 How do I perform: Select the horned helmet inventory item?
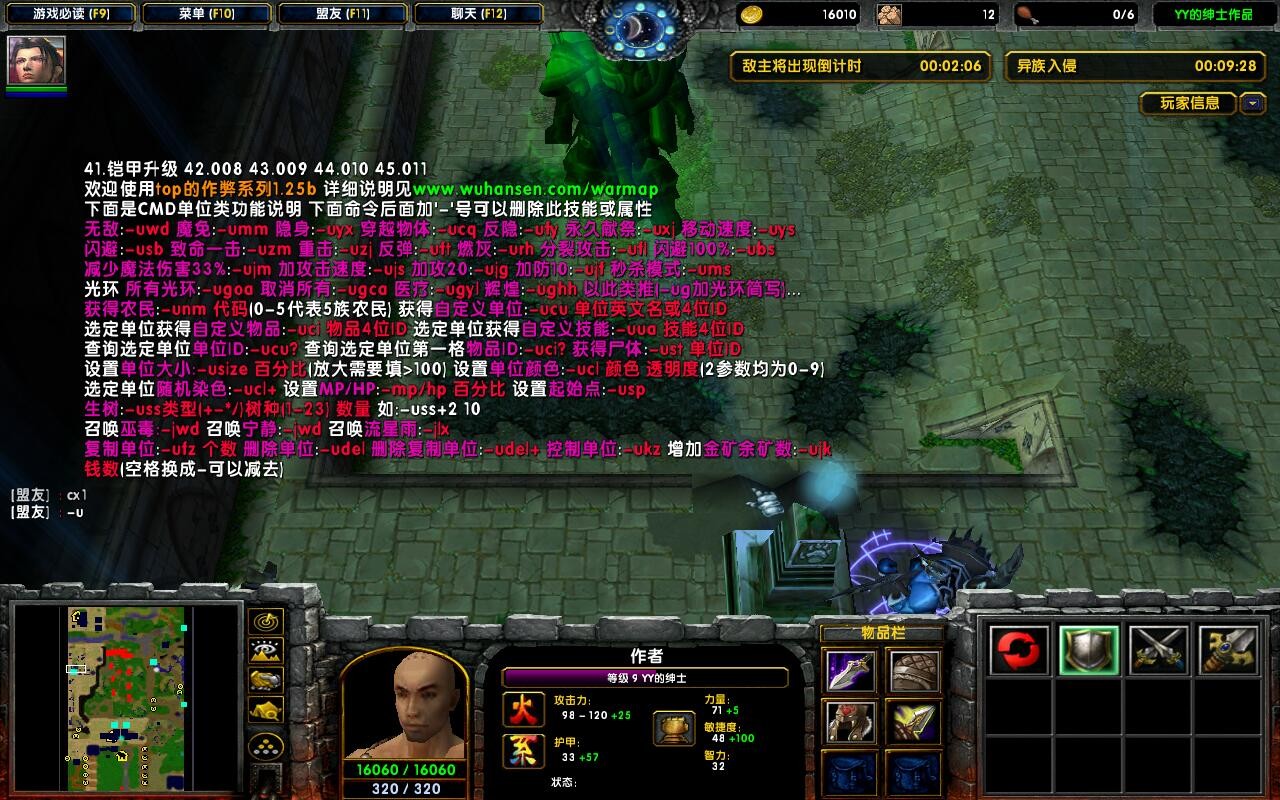tap(851, 722)
